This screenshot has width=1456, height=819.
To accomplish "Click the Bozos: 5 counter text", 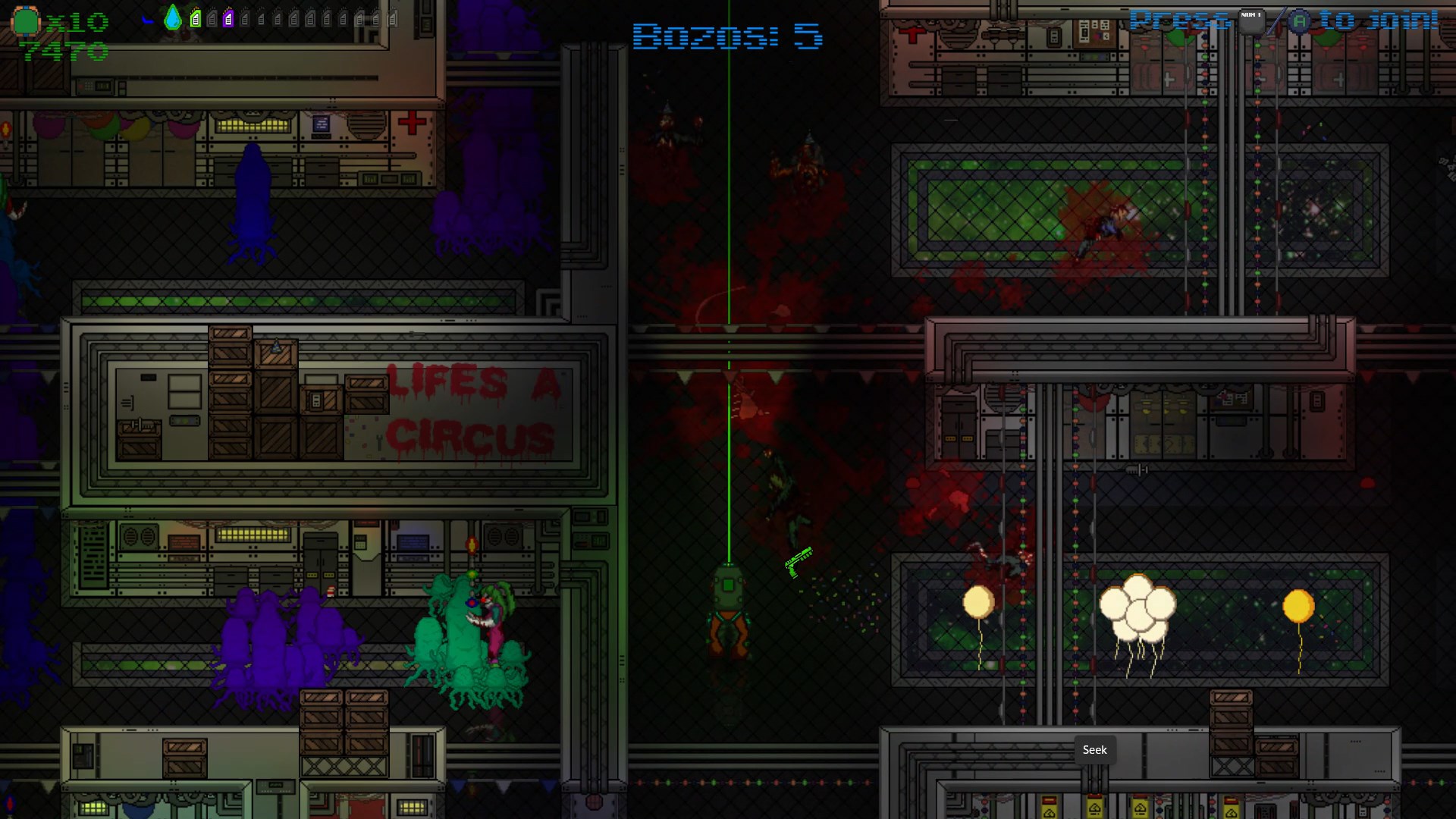I will (x=728, y=36).
